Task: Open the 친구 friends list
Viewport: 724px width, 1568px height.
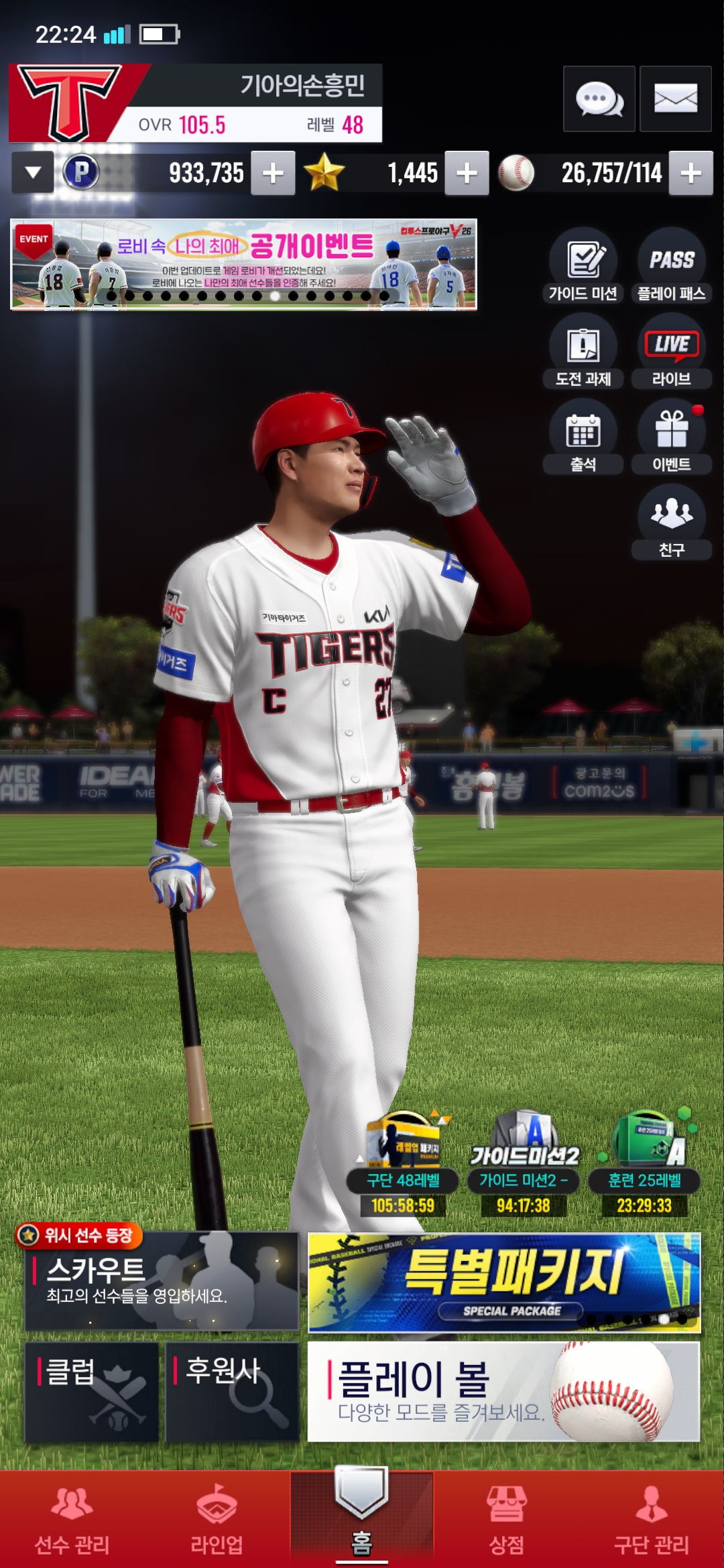Action: click(x=671, y=521)
